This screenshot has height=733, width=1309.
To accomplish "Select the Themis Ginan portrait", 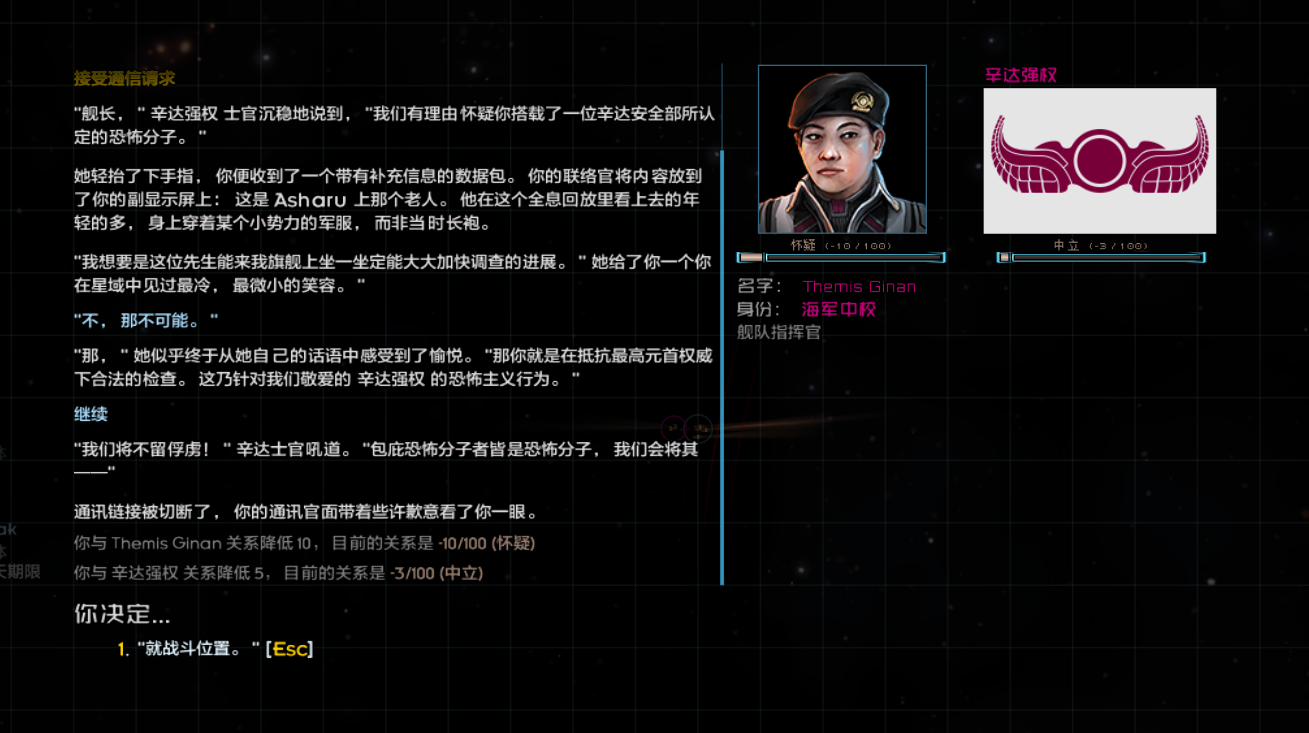I will (842, 148).
